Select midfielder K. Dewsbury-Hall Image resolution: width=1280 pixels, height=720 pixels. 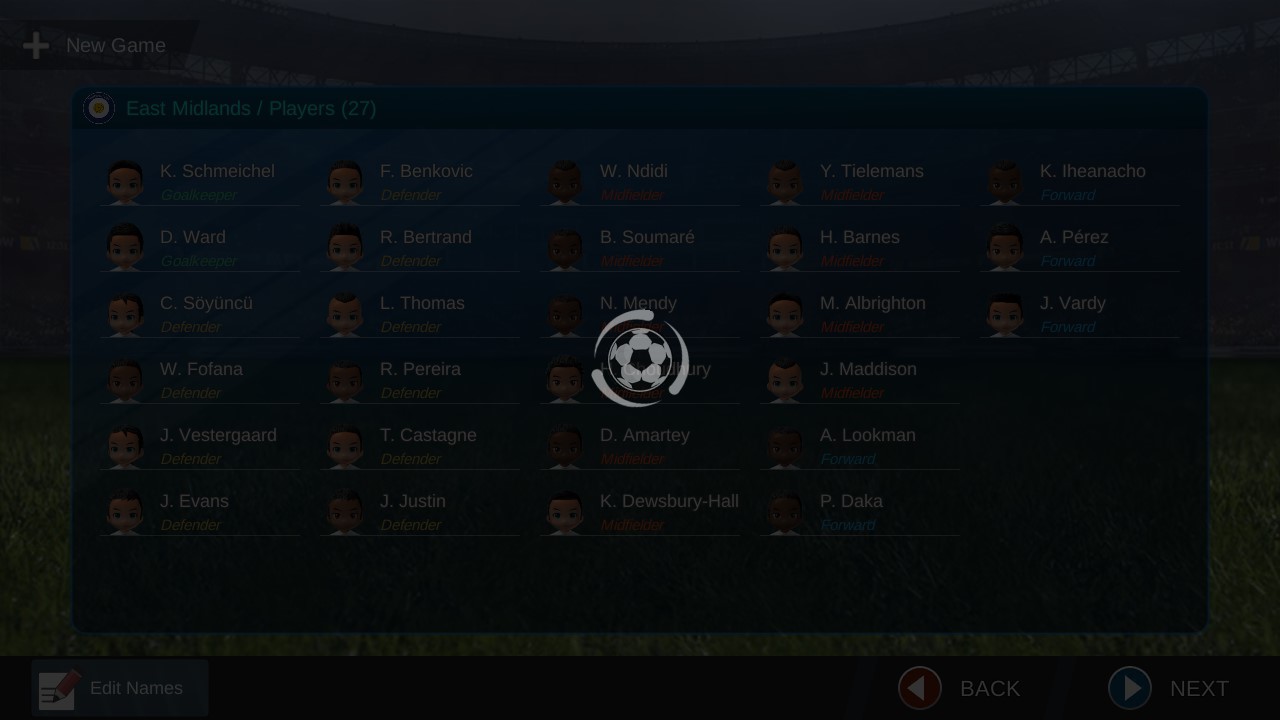coord(640,512)
